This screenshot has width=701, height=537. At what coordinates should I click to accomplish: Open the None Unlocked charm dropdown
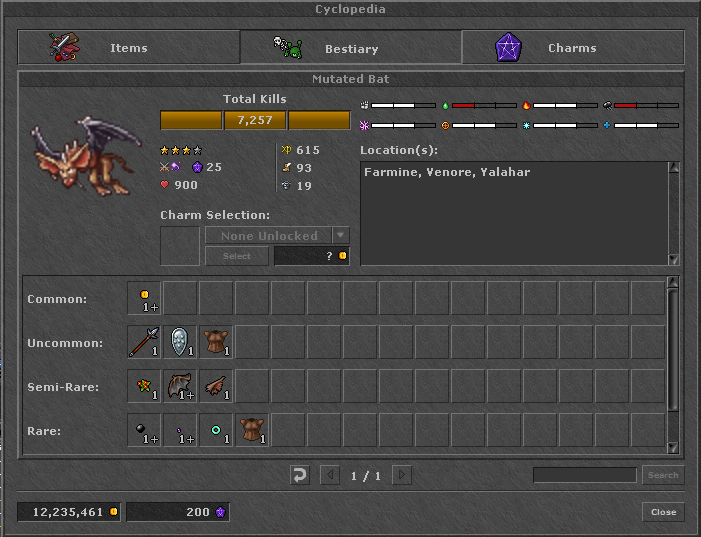[341, 236]
